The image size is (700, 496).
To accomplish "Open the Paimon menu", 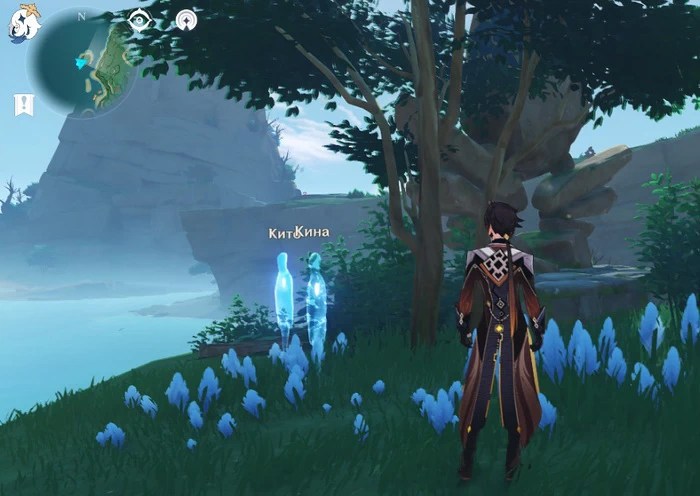I will pyautogui.click(x=24, y=22).
